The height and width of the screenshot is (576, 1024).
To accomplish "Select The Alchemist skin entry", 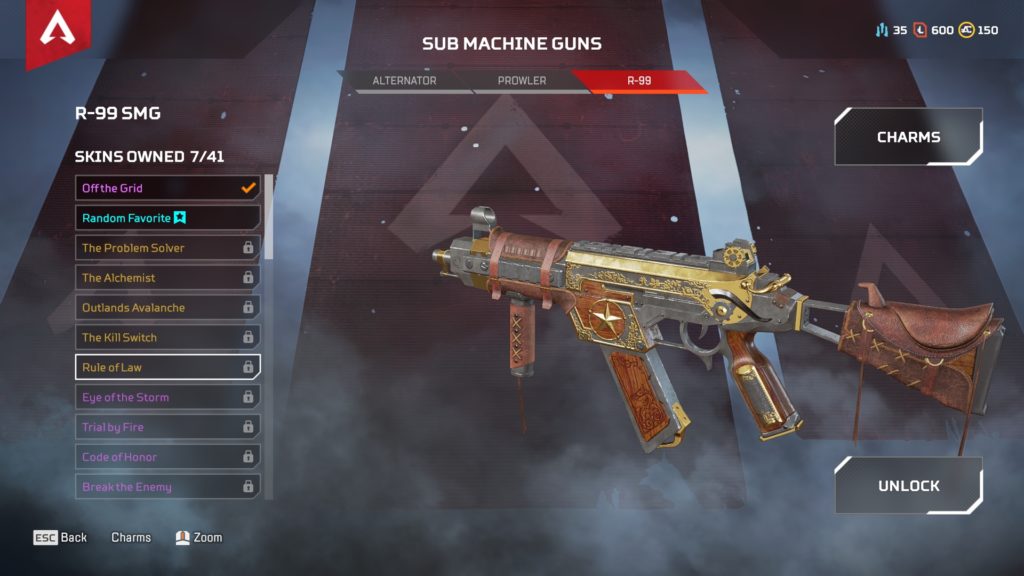I will (x=168, y=278).
